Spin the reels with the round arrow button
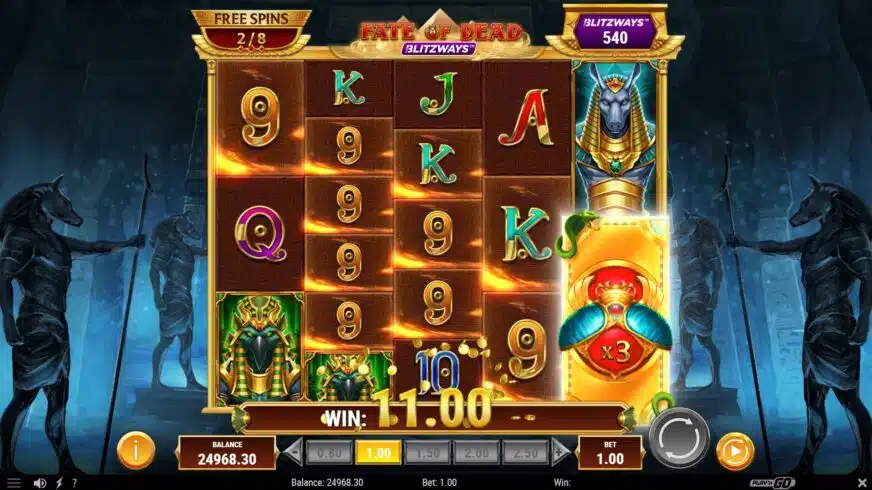The width and height of the screenshot is (872, 490). [x=679, y=437]
